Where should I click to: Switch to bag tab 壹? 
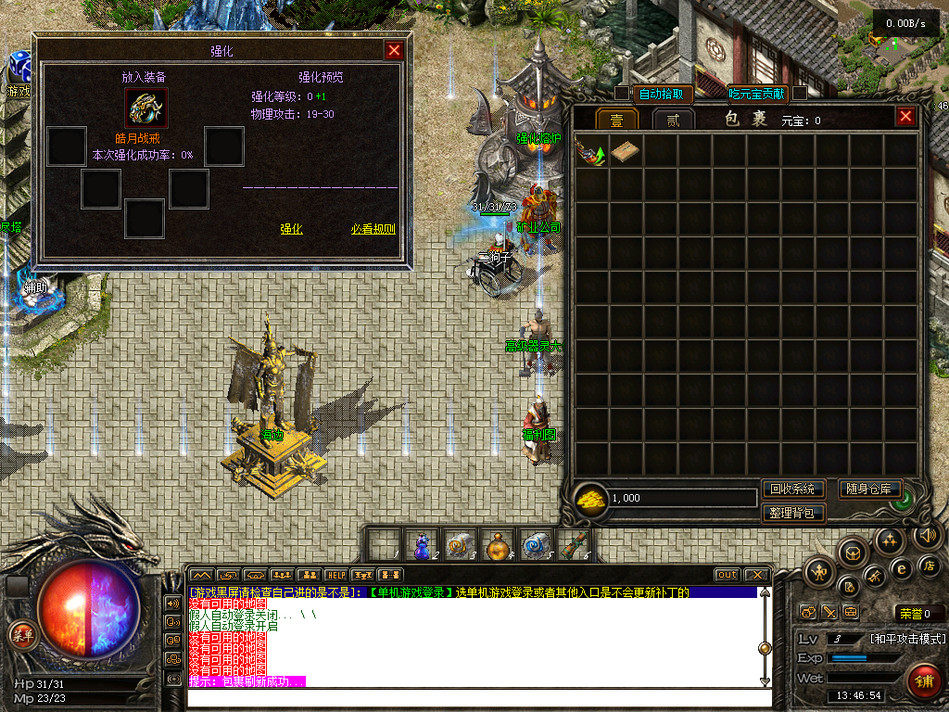coord(617,119)
